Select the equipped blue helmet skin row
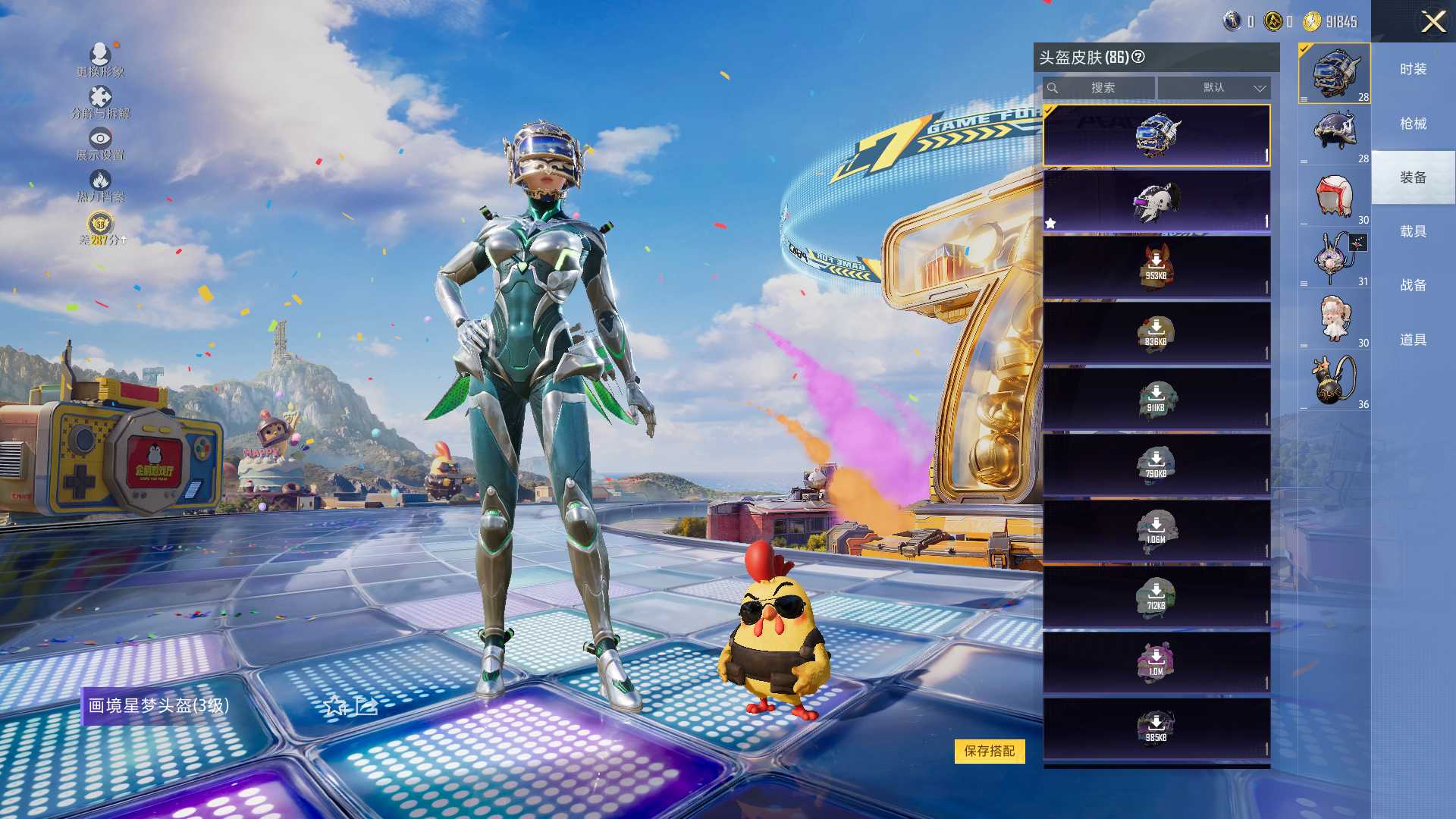The height and width of the screenshot is (819, 1456). pos(1156,136)
